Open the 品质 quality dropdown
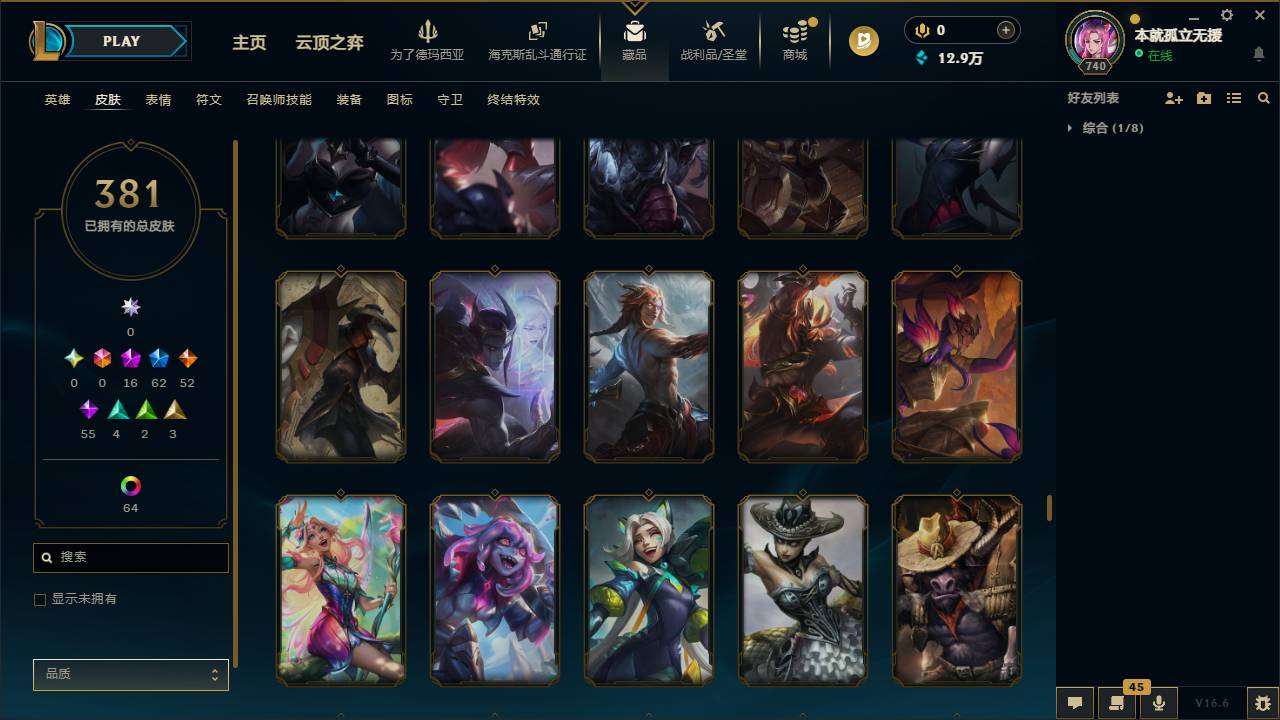Screen dimensions: 1280x720 pyautogui.click(x=130, y=674)
